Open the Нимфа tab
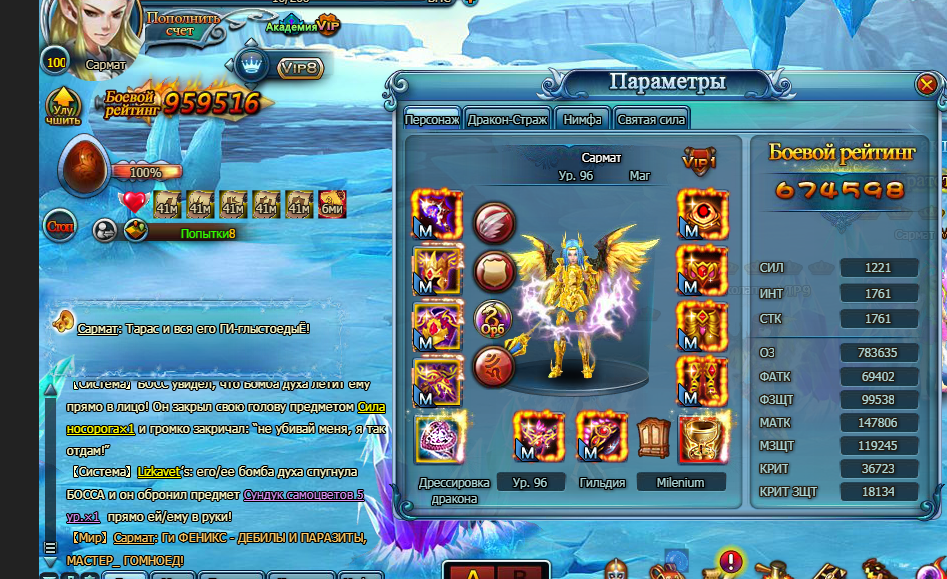The height and width of the screenshot is (579, 947). (582, 119)
